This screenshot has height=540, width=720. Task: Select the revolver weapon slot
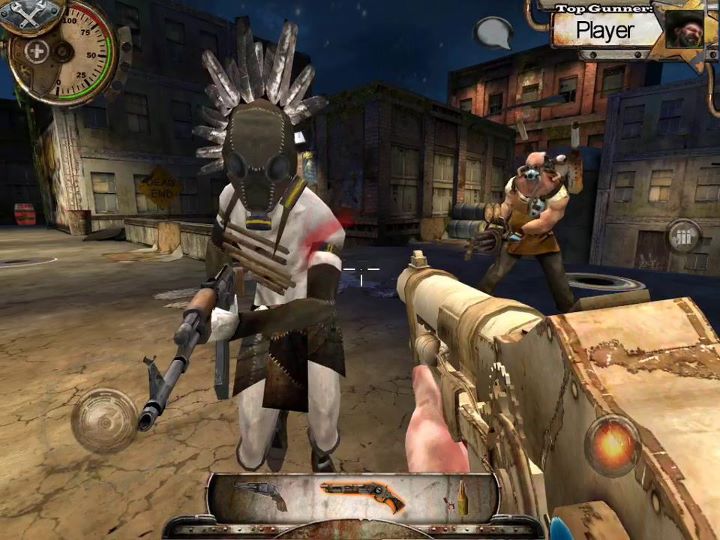pyautogui.click(x=261, y=495)
